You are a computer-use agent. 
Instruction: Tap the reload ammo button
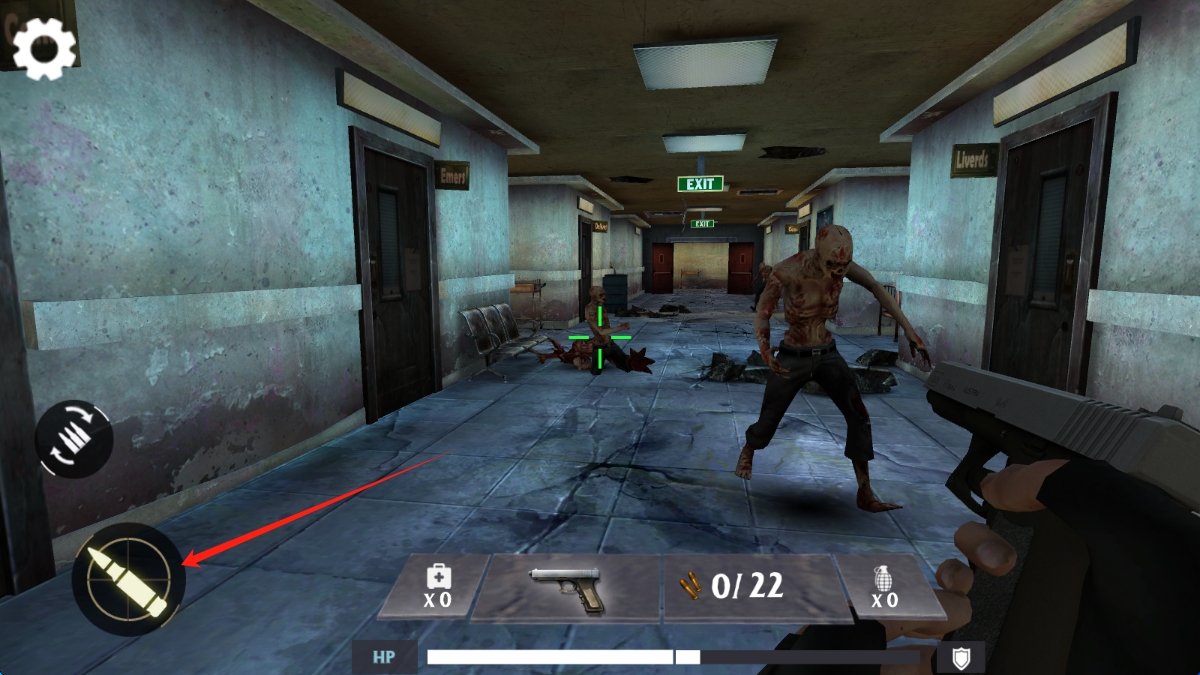click(74, 439)
